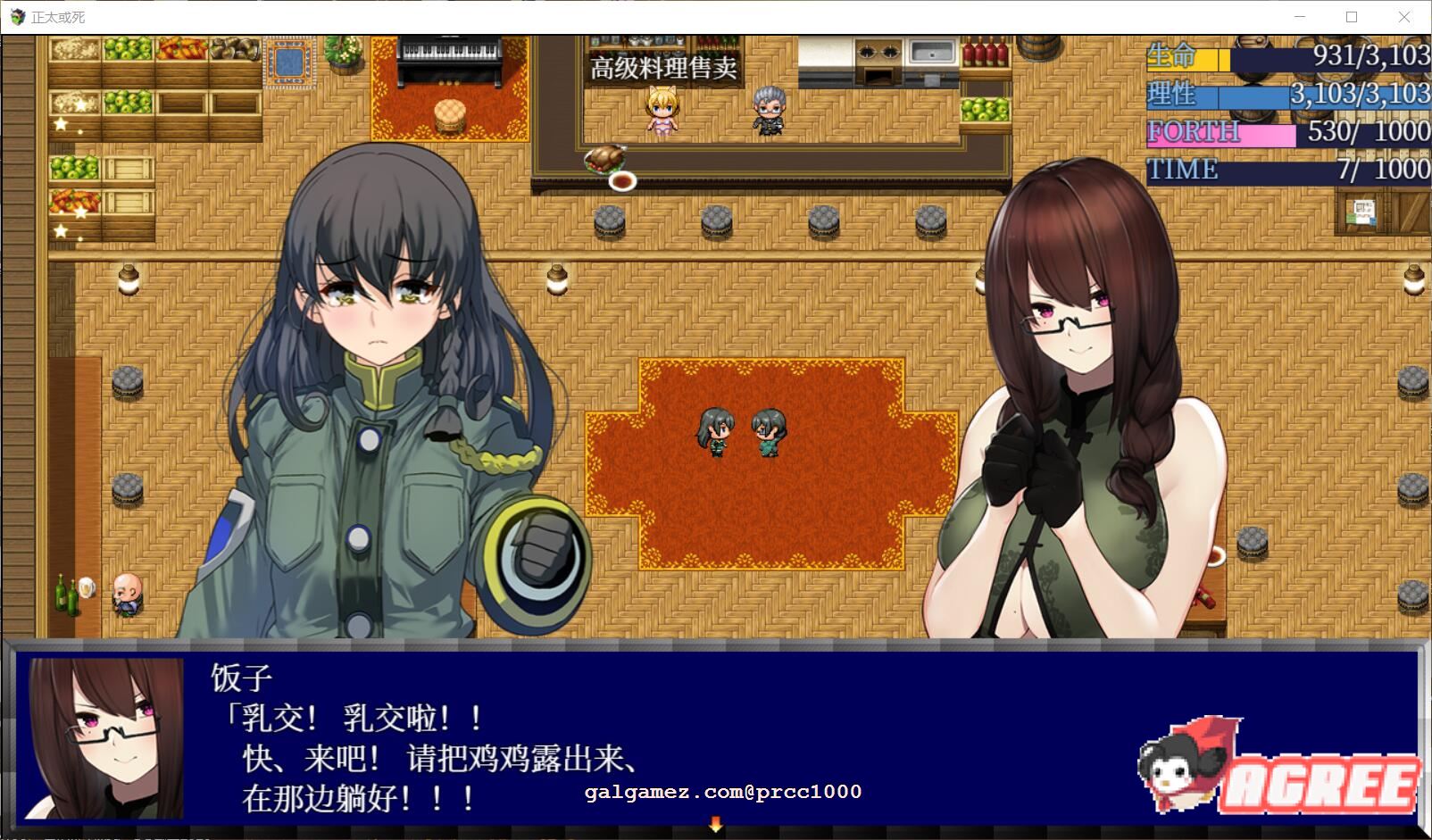Viewport: 1432px width, 840px height.
Task: Click the 正太或死 title bar game icon
Action: [x=14, y=15]
